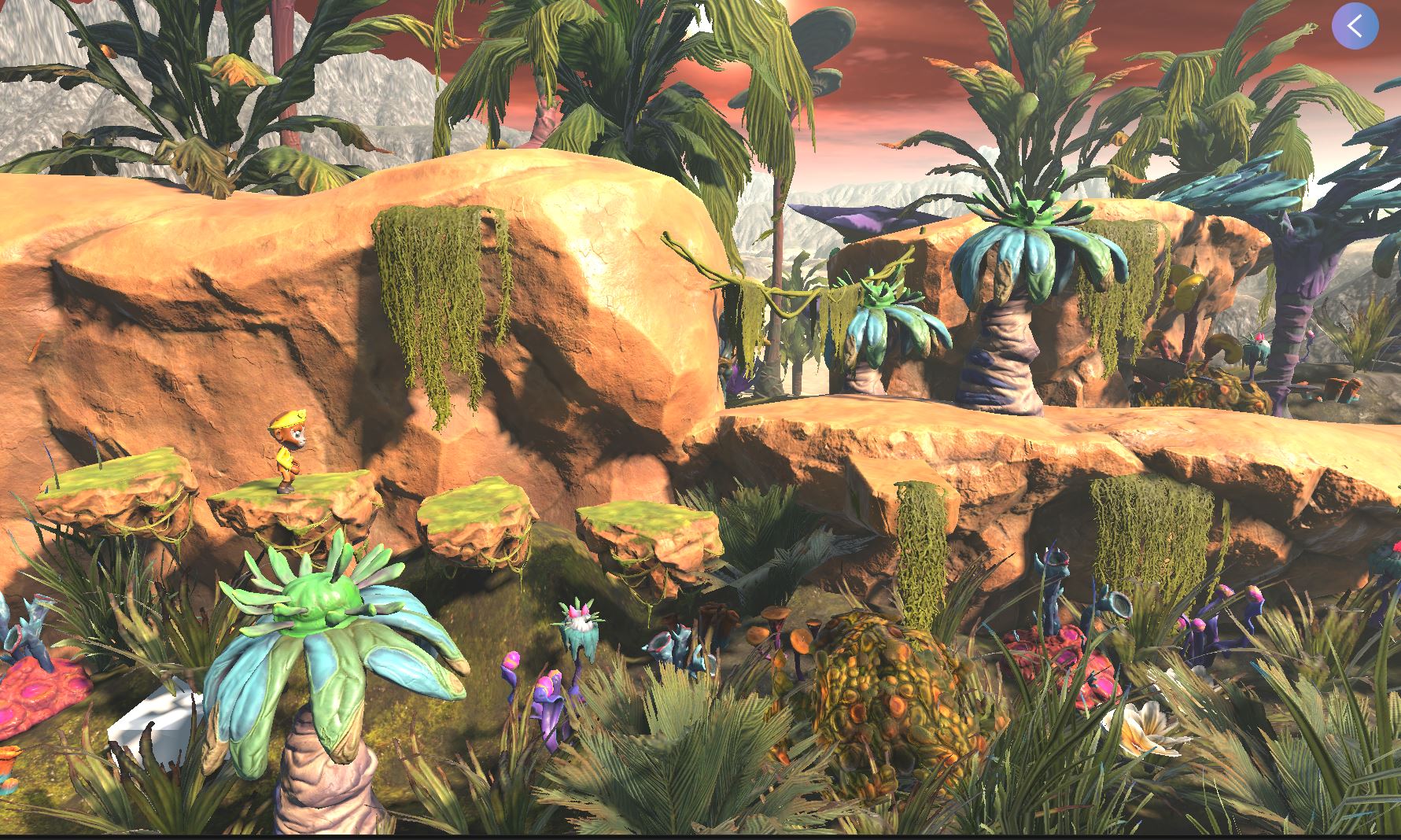
Task: Click the round back arrow button
Action: [1355, 26]
